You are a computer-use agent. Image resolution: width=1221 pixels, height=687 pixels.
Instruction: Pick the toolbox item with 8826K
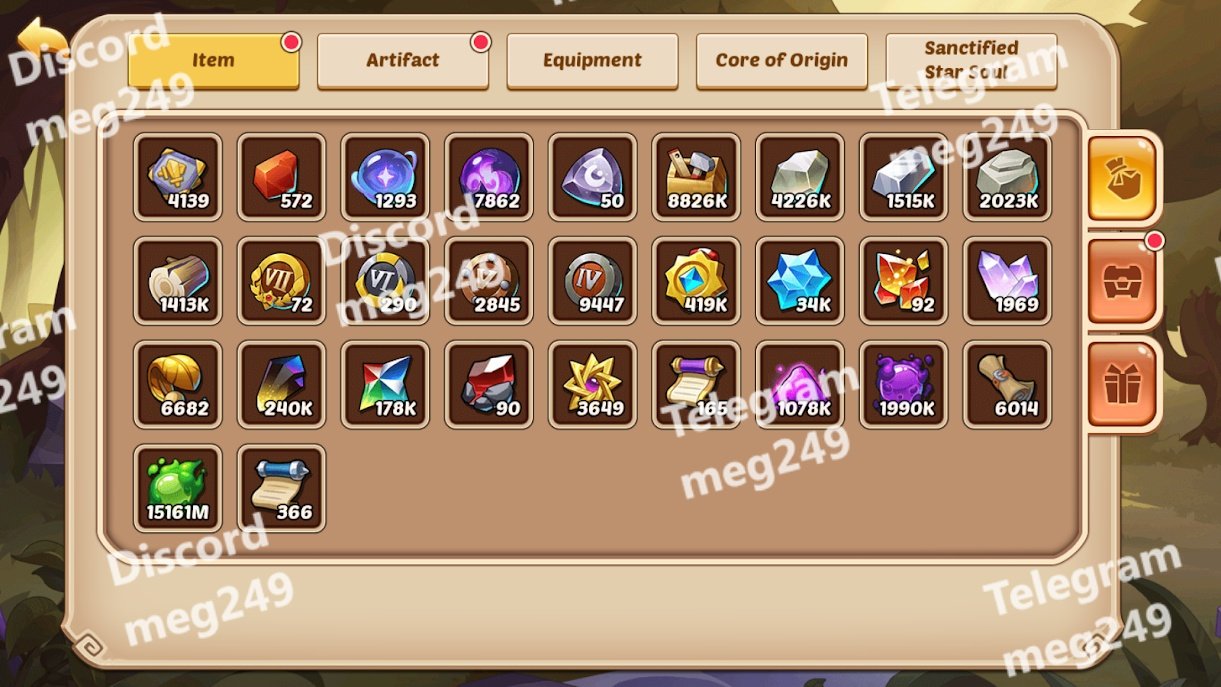(x=696, y=177)
